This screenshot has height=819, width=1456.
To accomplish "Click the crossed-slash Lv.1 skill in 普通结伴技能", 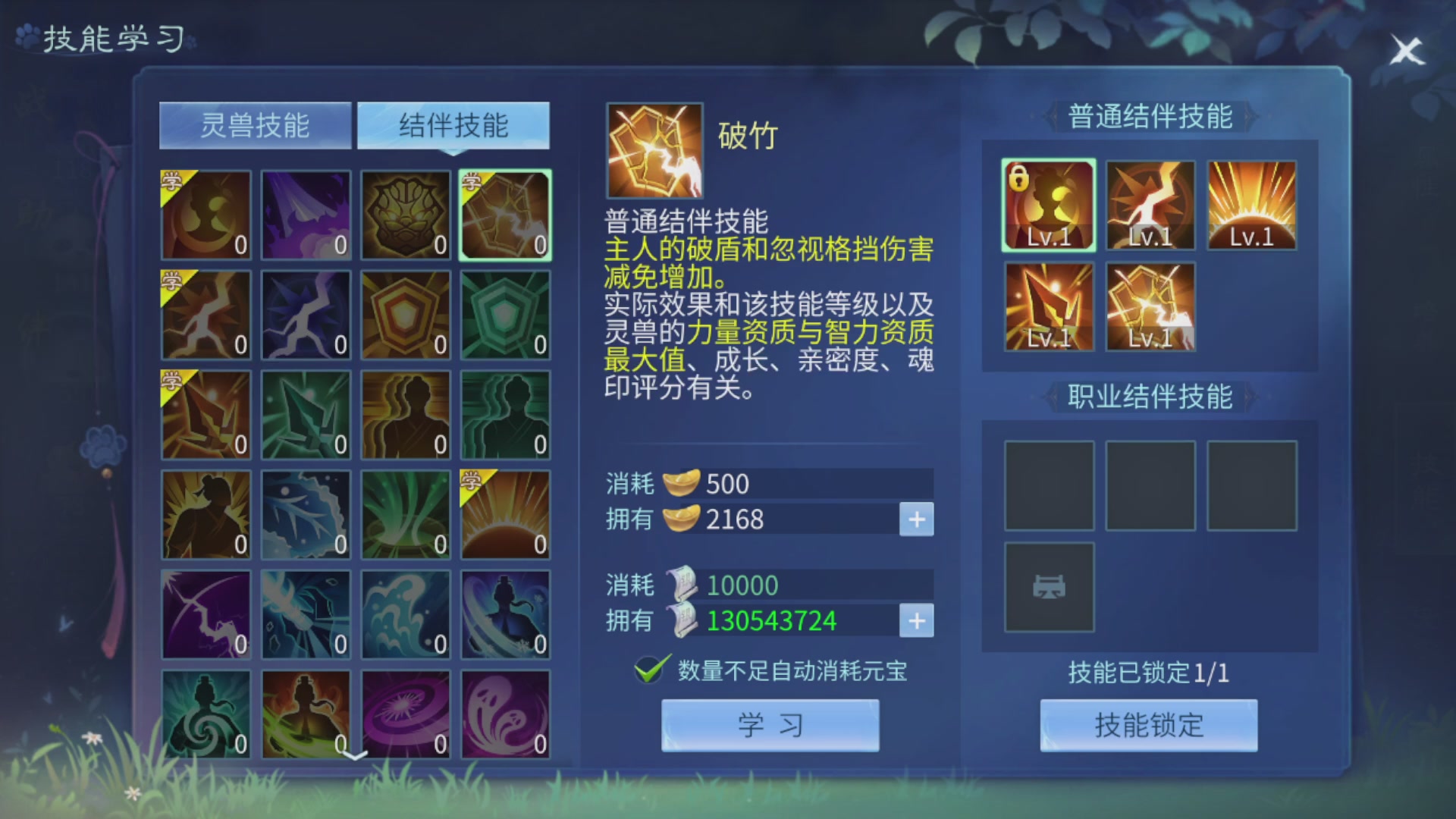I will [1150, 306].
